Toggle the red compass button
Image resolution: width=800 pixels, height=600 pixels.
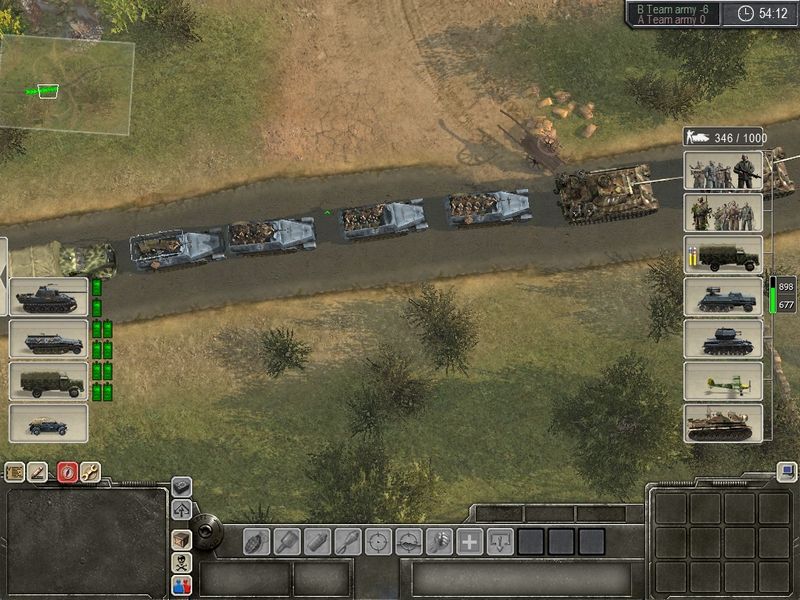pyautogui.click(x=67, y=471)
